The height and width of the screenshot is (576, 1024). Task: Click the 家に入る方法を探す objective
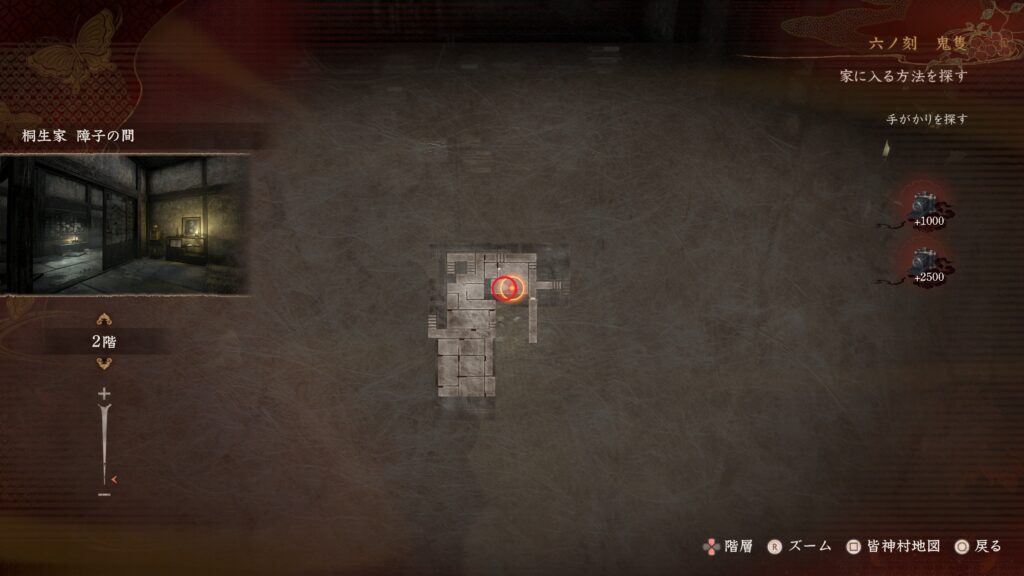click(x=903, y=76)
